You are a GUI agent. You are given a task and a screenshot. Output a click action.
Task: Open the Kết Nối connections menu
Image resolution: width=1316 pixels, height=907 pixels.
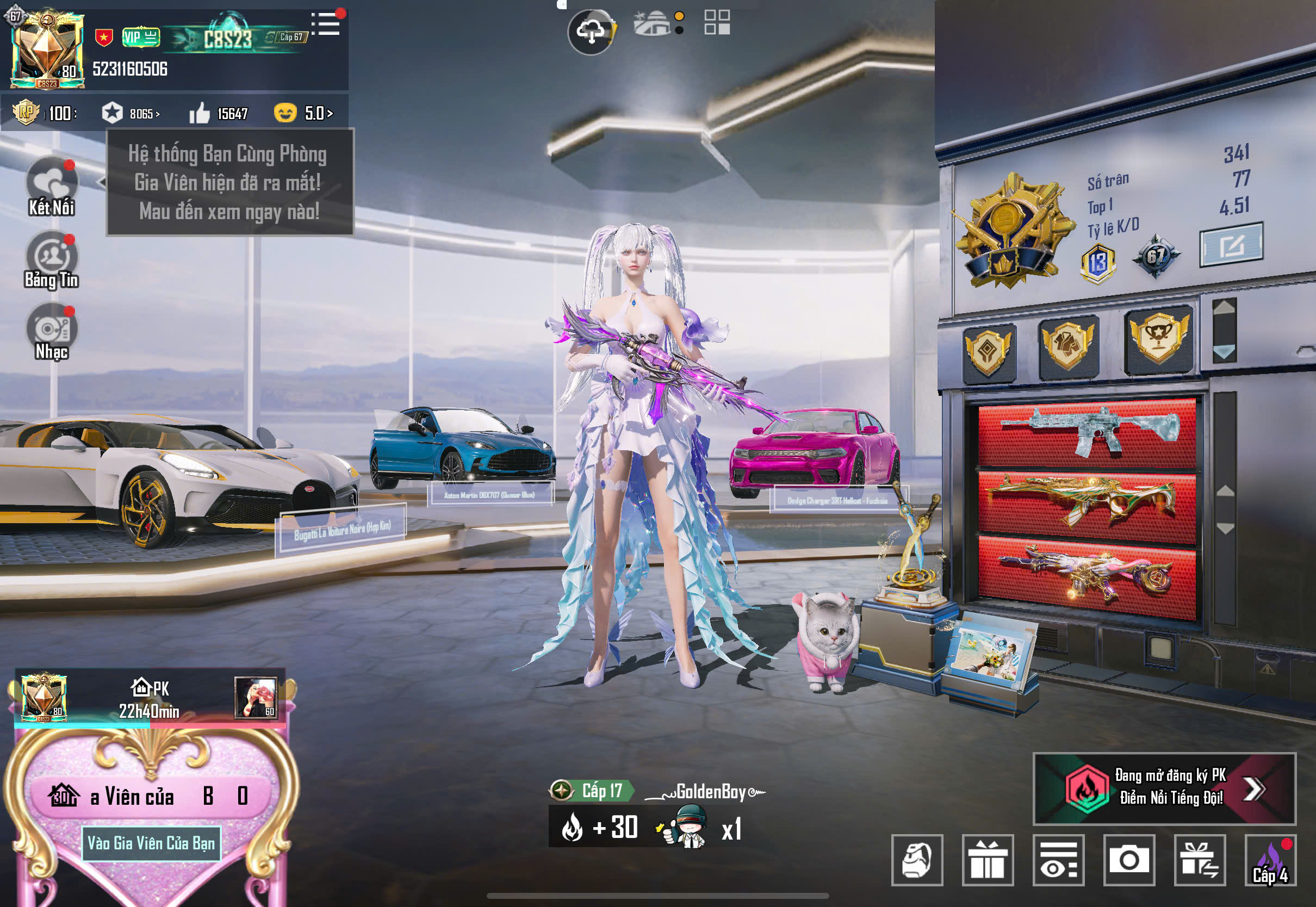pyautogui.click(x=52, y=186)
